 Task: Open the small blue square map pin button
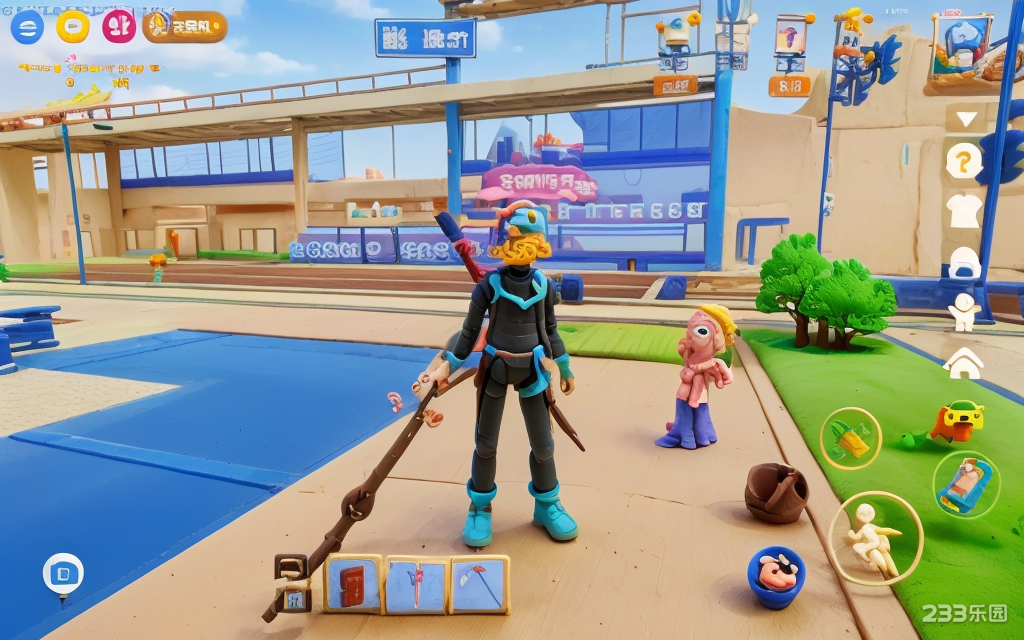coord(63,573)
